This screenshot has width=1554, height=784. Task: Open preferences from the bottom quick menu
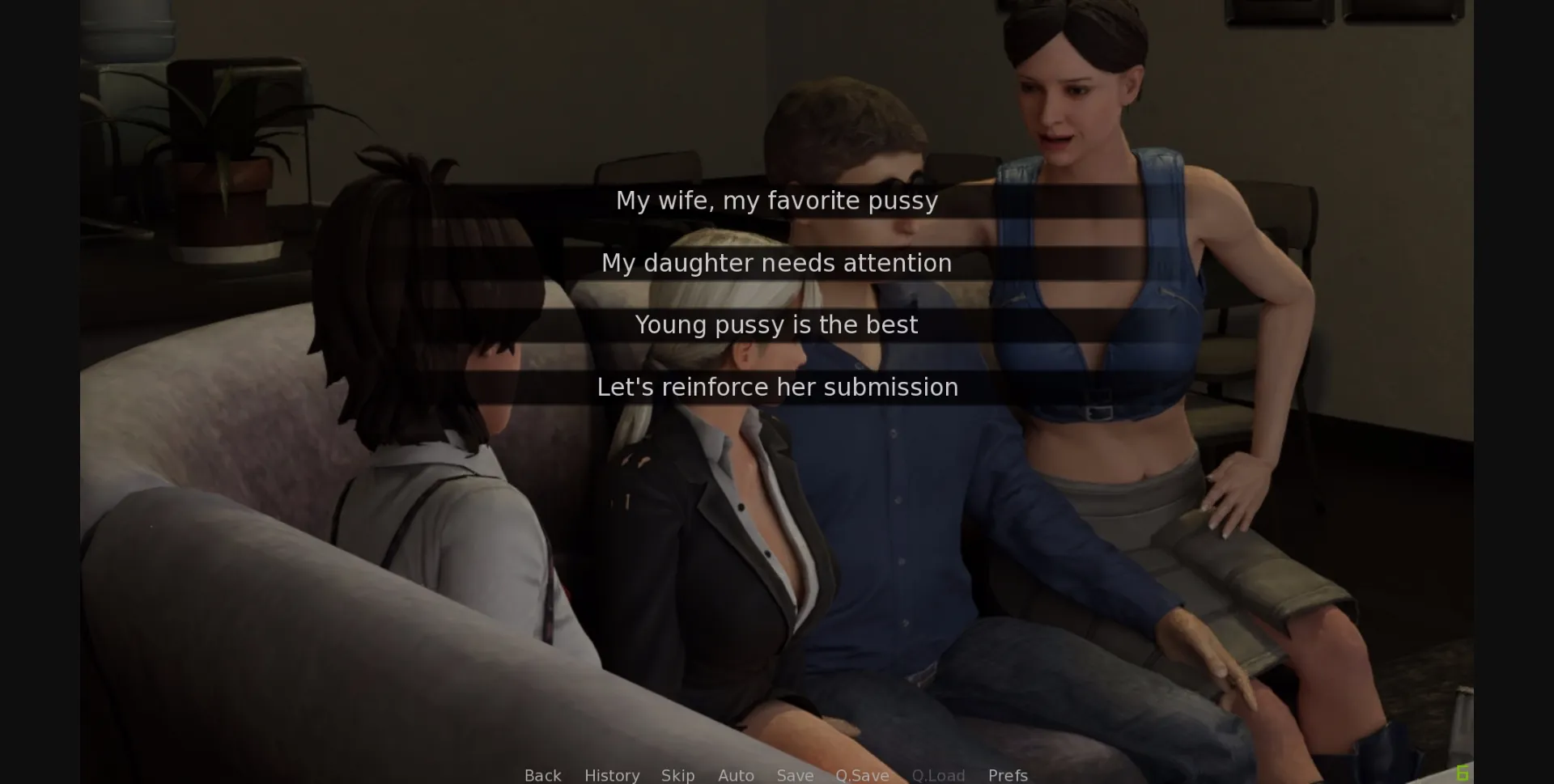click(1007, 774)
